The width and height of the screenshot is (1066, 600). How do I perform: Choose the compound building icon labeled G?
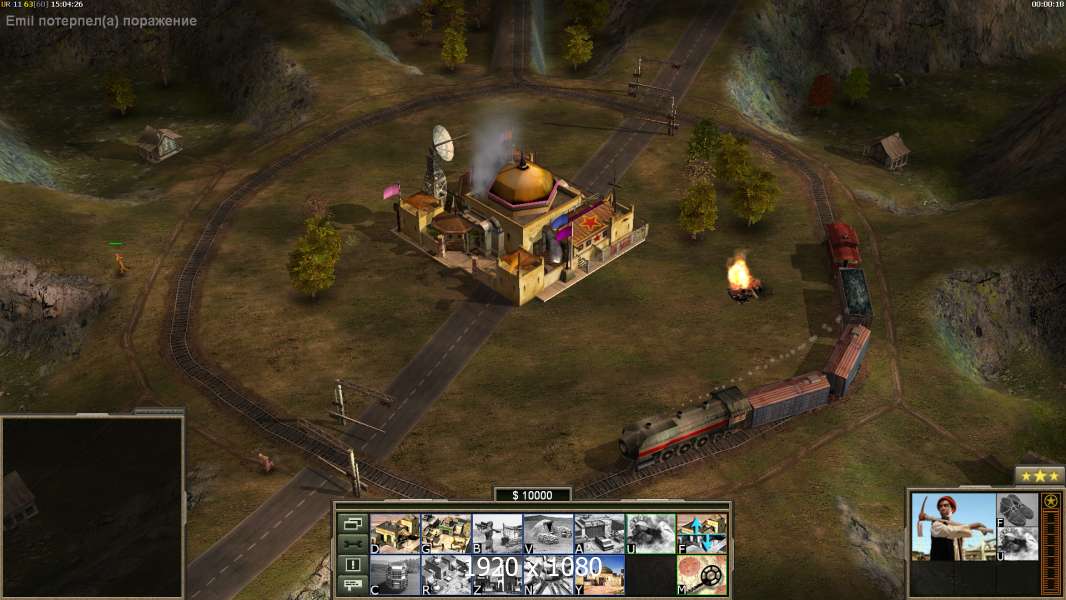tap(446, 533)
